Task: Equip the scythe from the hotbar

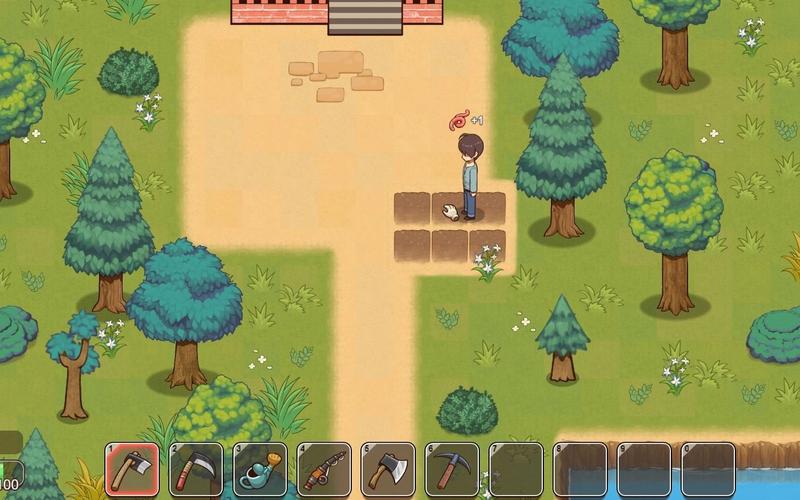Action: pyautogui.click(x=196, y=468)
